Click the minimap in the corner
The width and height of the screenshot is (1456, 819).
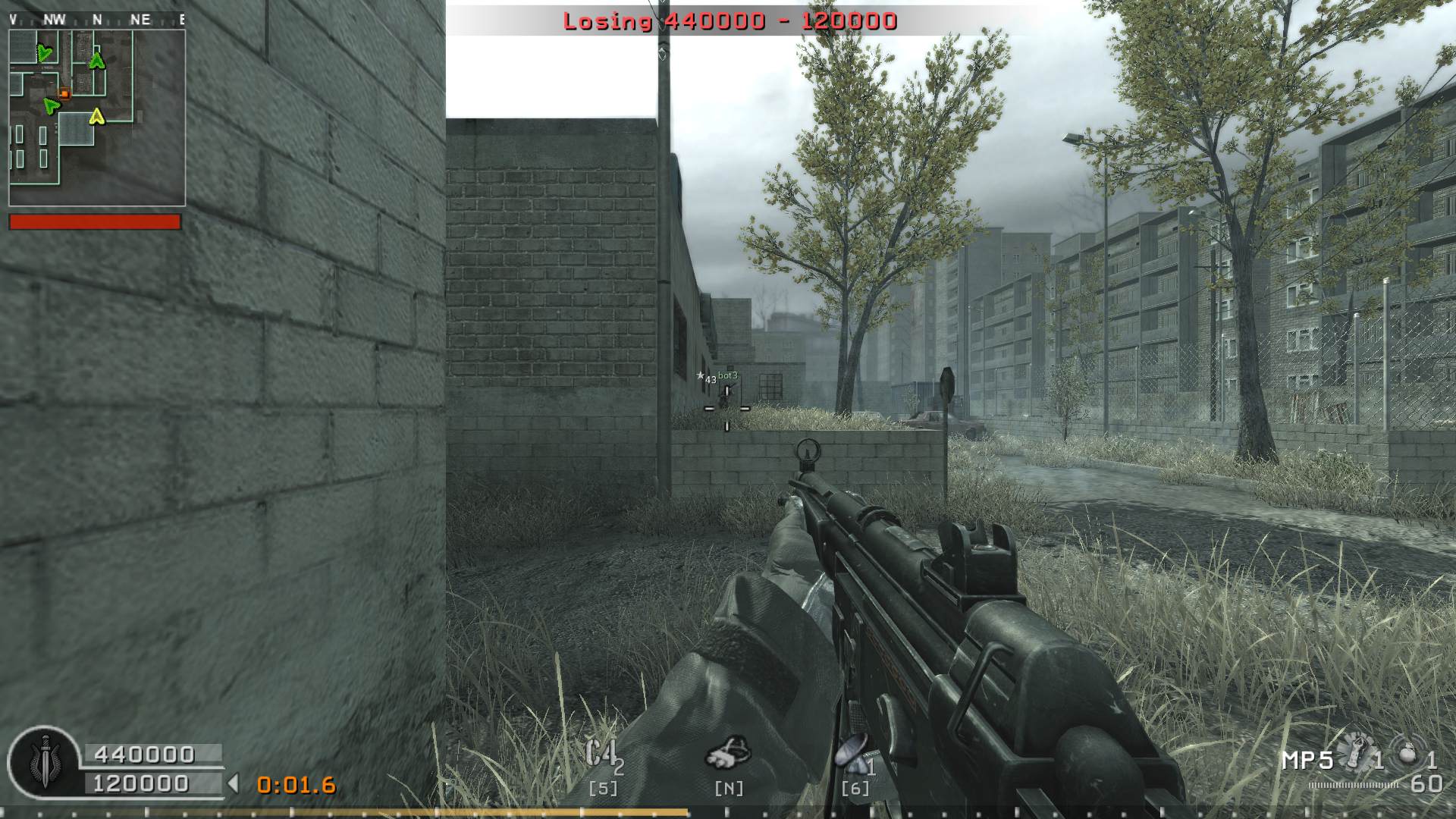[x=97, y=118]
